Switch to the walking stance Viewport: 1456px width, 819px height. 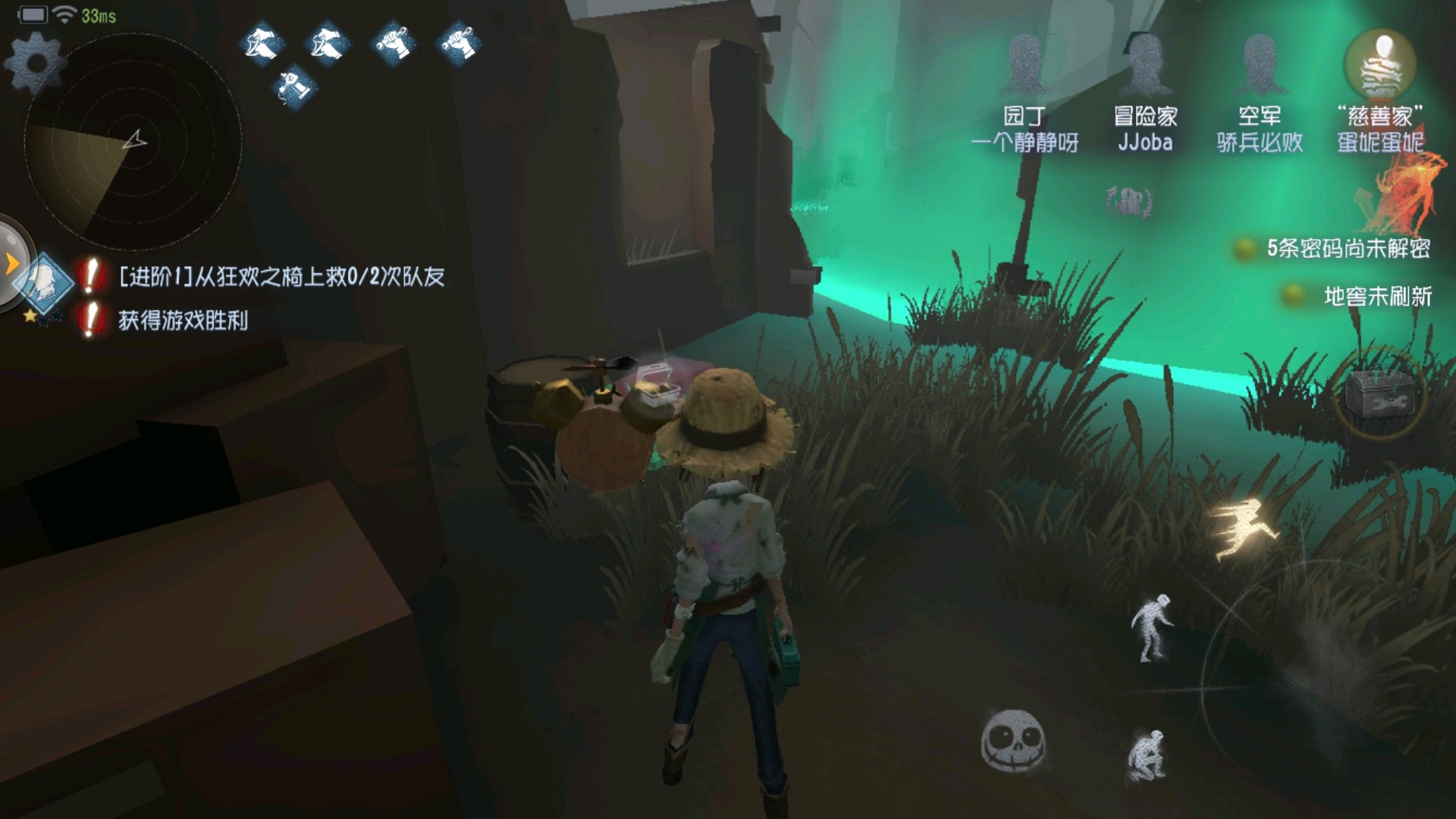1152,628
